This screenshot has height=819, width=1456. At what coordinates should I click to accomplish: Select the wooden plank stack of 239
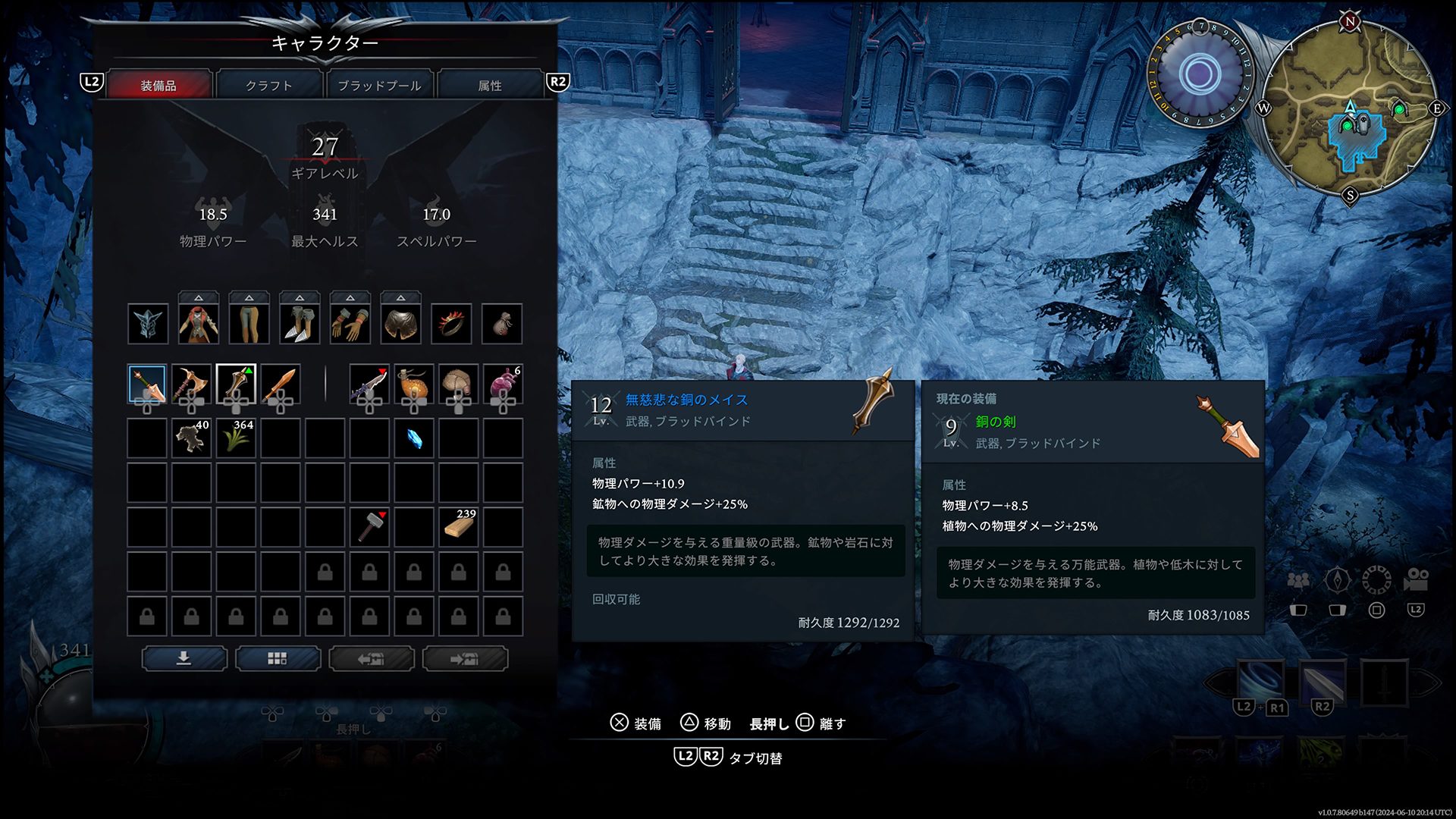click(x=458, y=527)
